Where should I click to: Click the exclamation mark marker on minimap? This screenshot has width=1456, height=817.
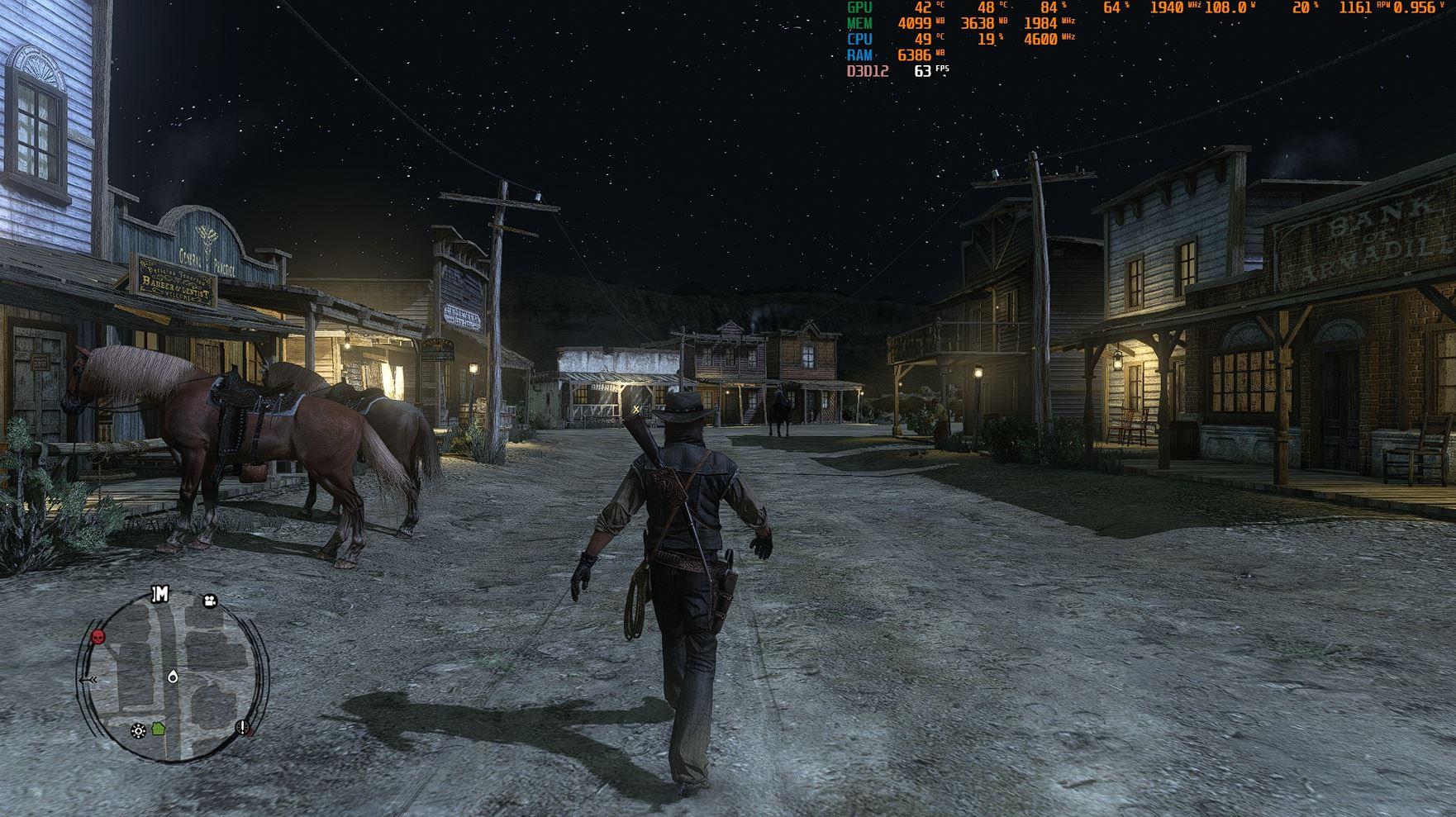[x=243, y=727]
